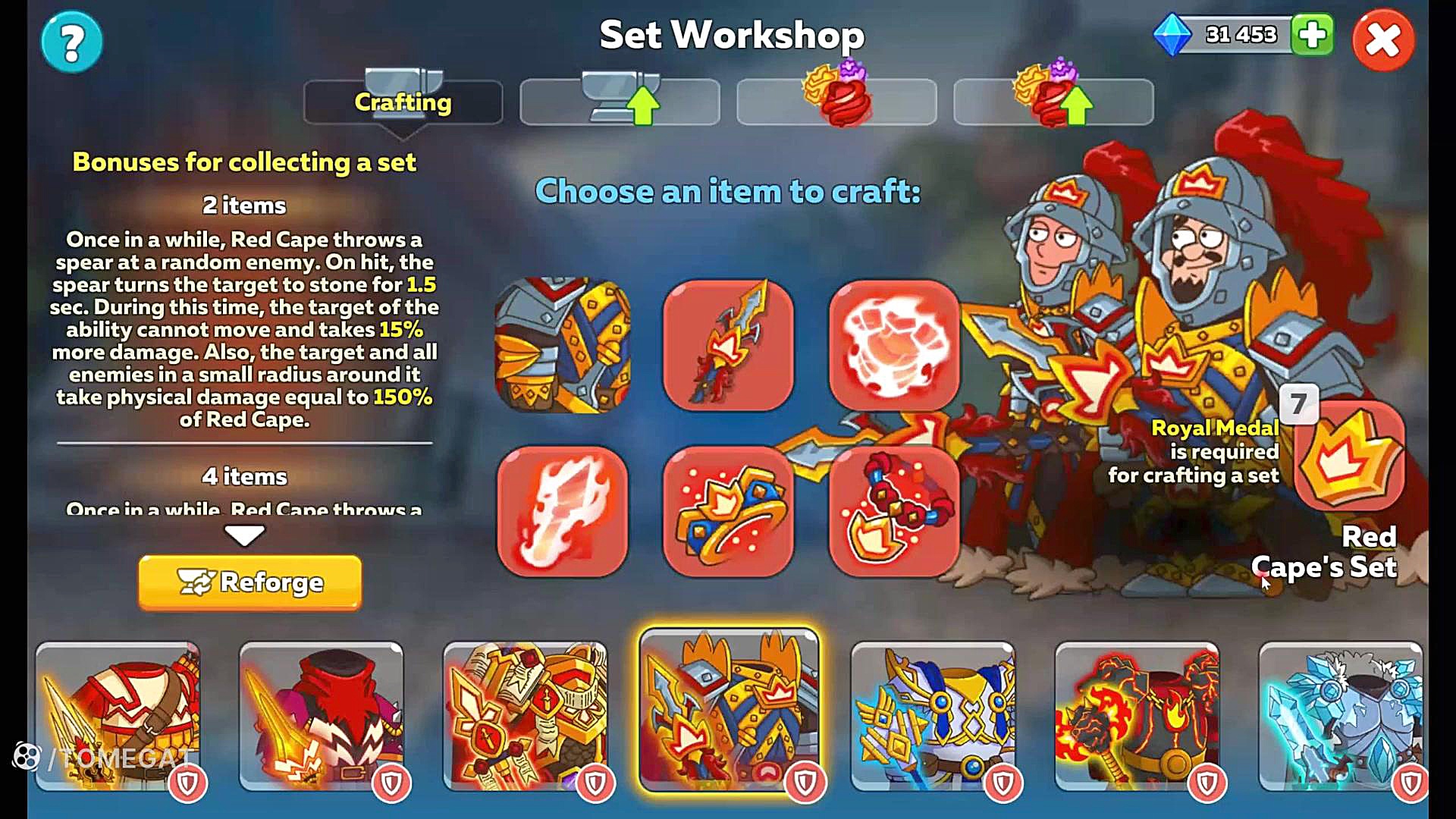Choose the glowing fist item to craft

click(x=894, y=346)
